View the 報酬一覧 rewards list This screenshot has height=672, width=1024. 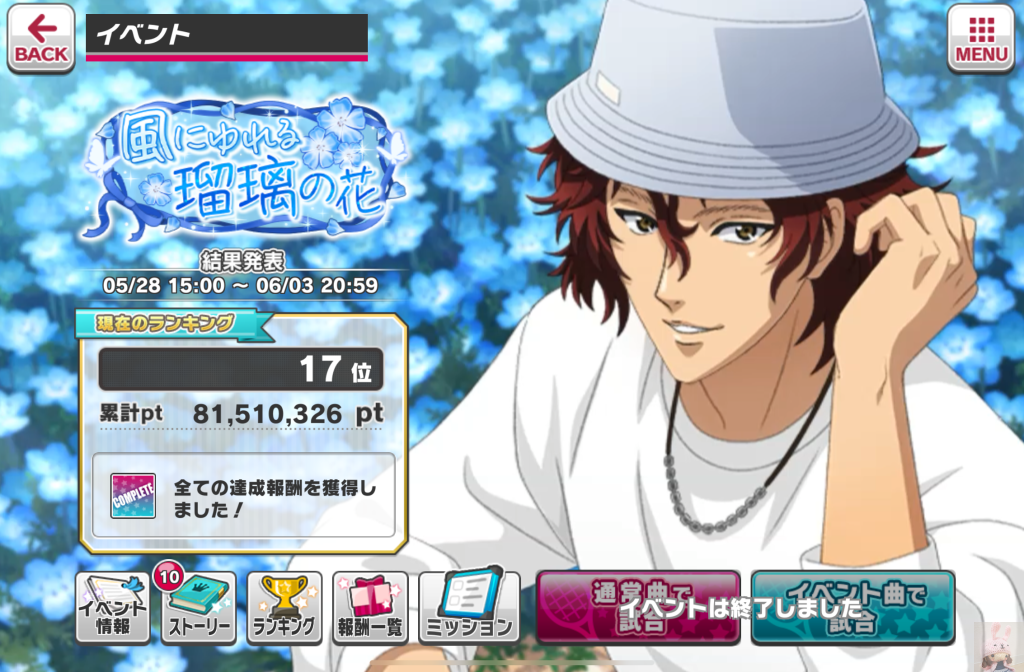click(371, 607)
